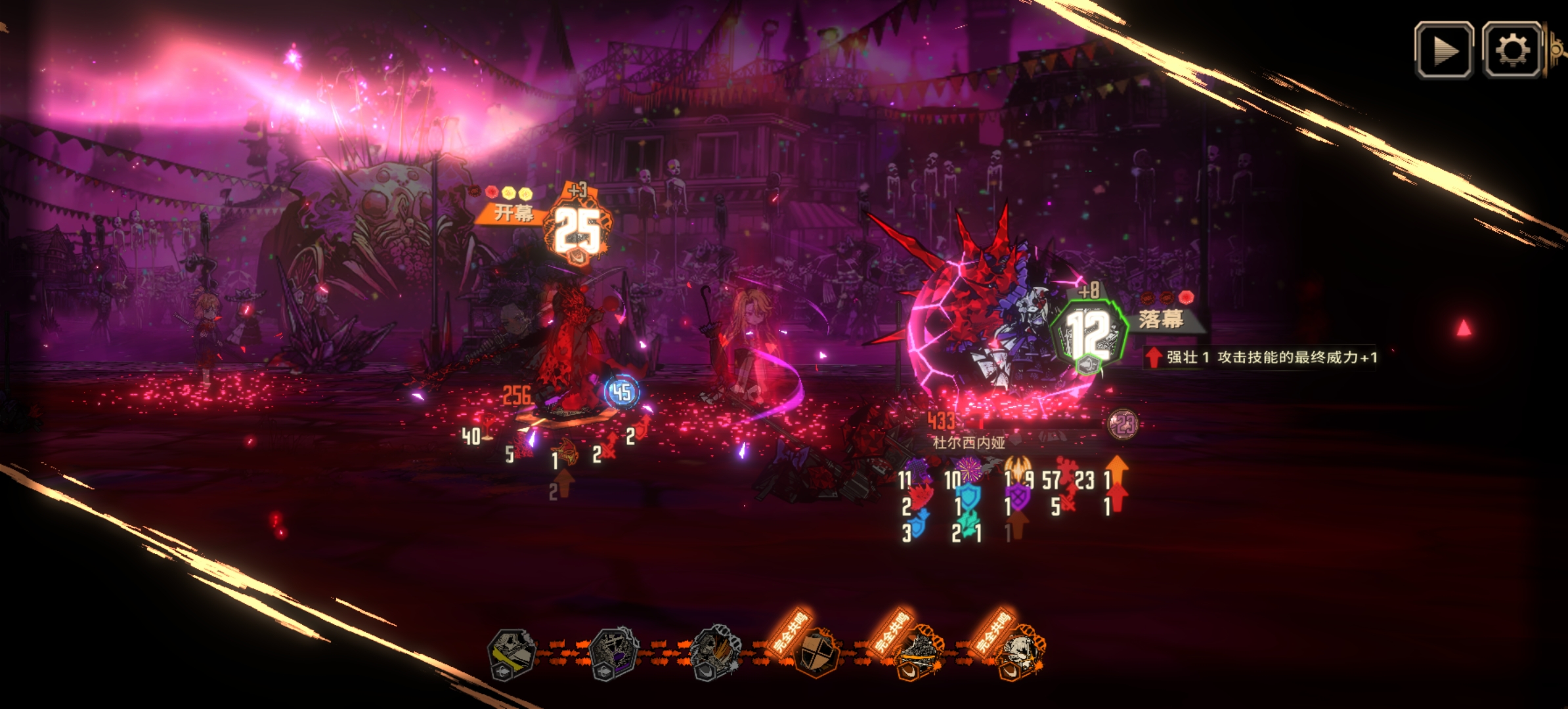The width and height of the screenshot is (1568, 709).
Task: Select the grey skill icon with purple accent
Action: click(x=613, y=652)
